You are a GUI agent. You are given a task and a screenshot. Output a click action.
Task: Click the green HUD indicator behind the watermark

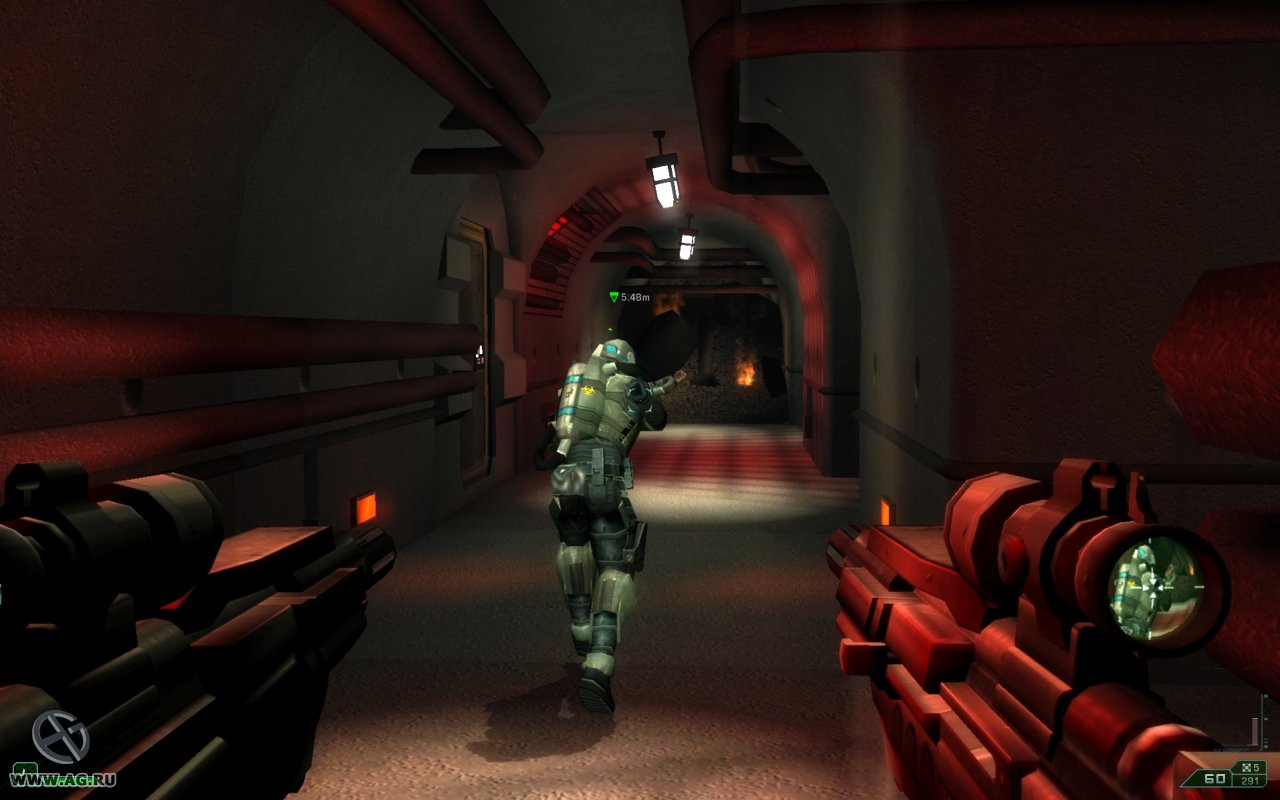click(x=23, y=769)
